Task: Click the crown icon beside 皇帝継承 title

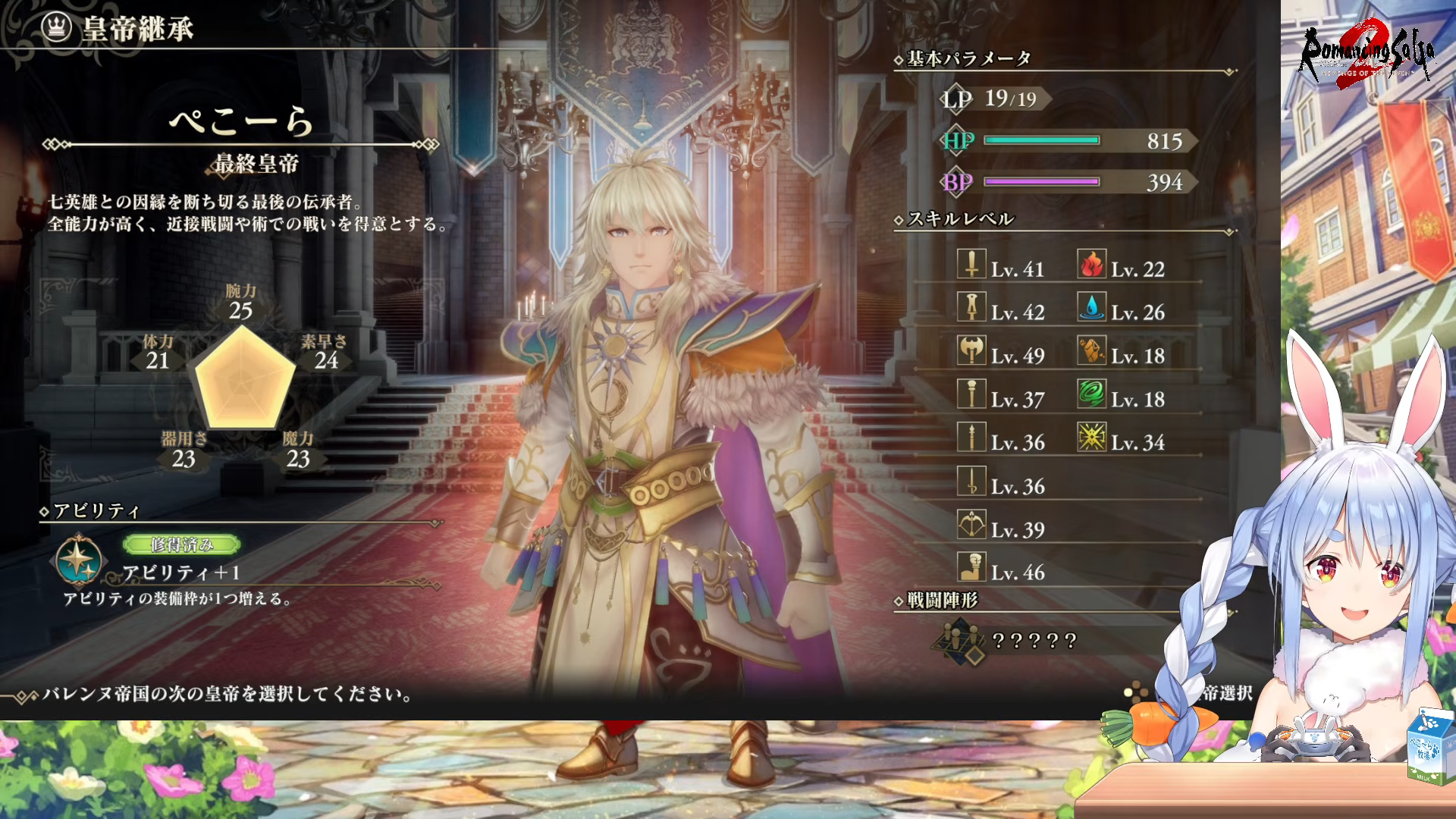Action: pyautogui.click(x=56, y=28)
